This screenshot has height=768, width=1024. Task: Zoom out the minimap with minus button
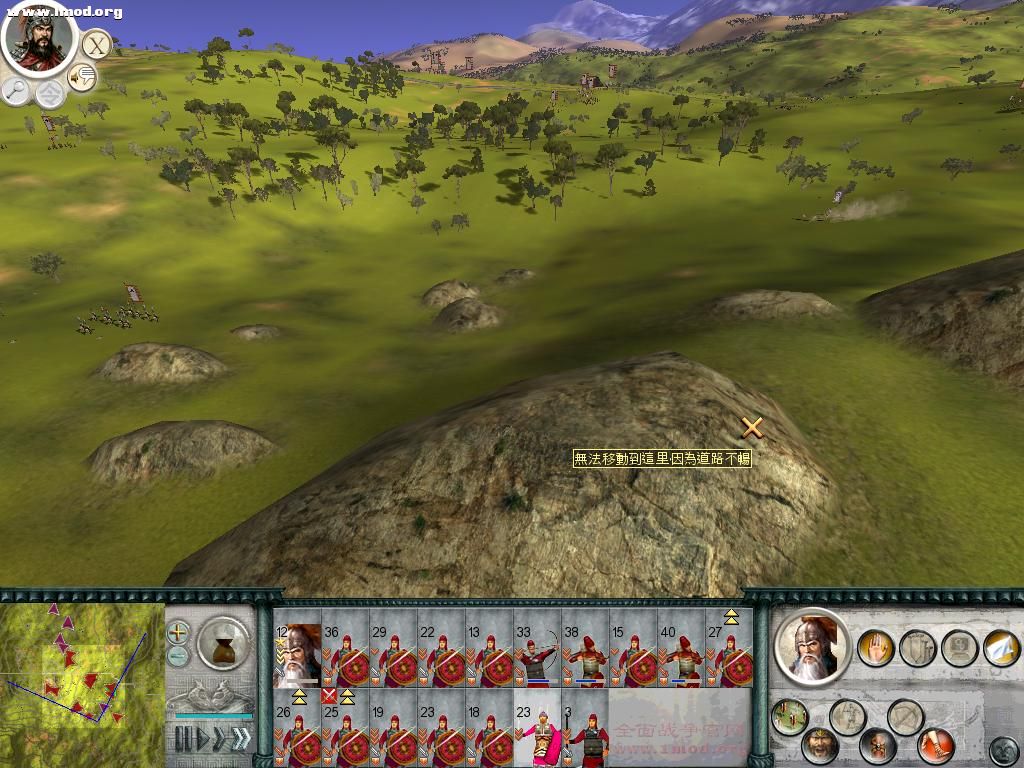[x=178, y=656]
